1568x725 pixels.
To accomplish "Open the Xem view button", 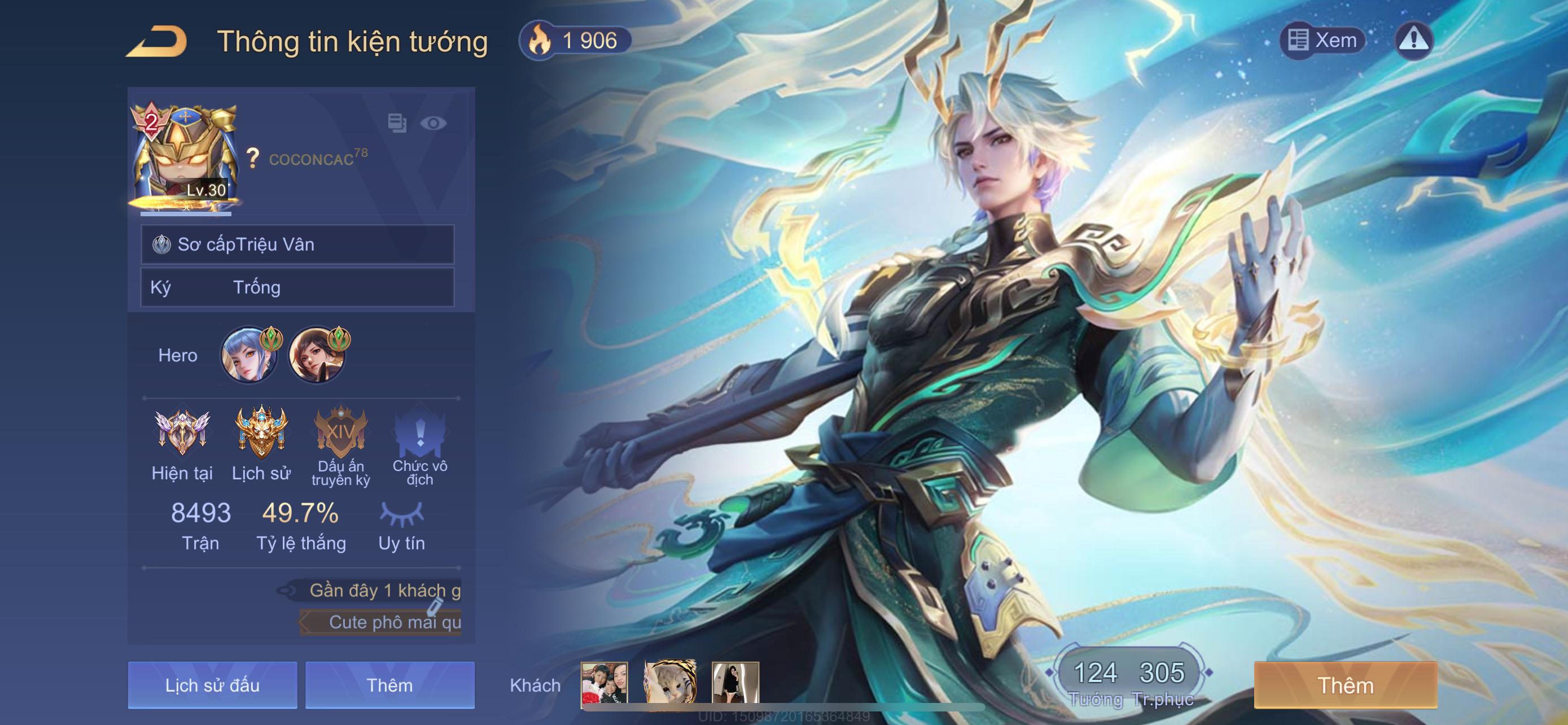I will (1322, 40).
